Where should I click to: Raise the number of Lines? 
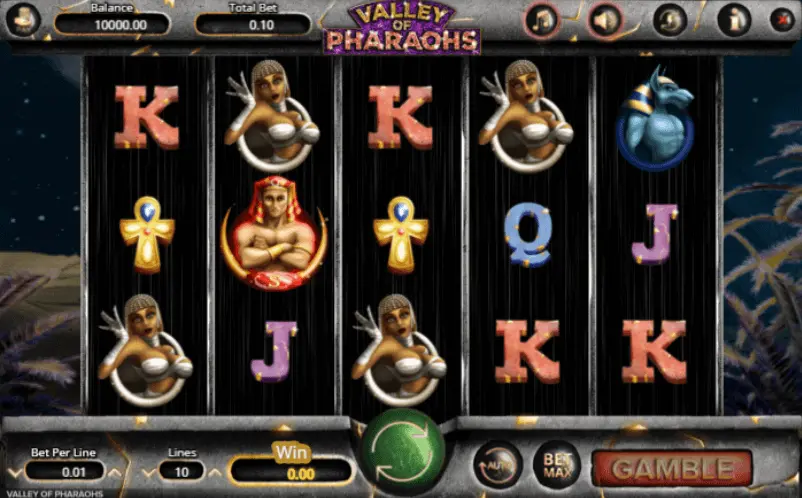point(214,470)
